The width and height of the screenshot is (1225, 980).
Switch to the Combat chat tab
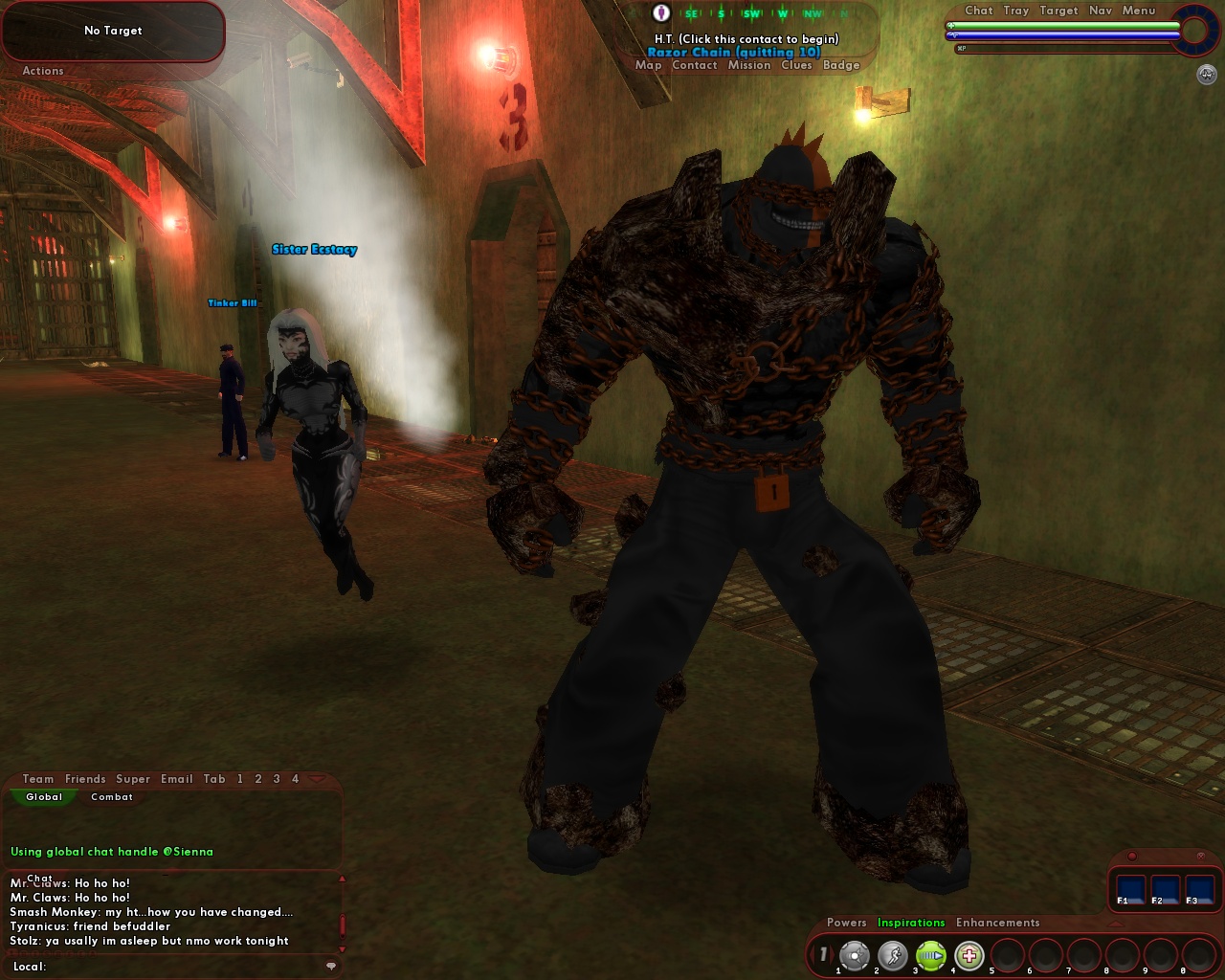coord(112,797)
